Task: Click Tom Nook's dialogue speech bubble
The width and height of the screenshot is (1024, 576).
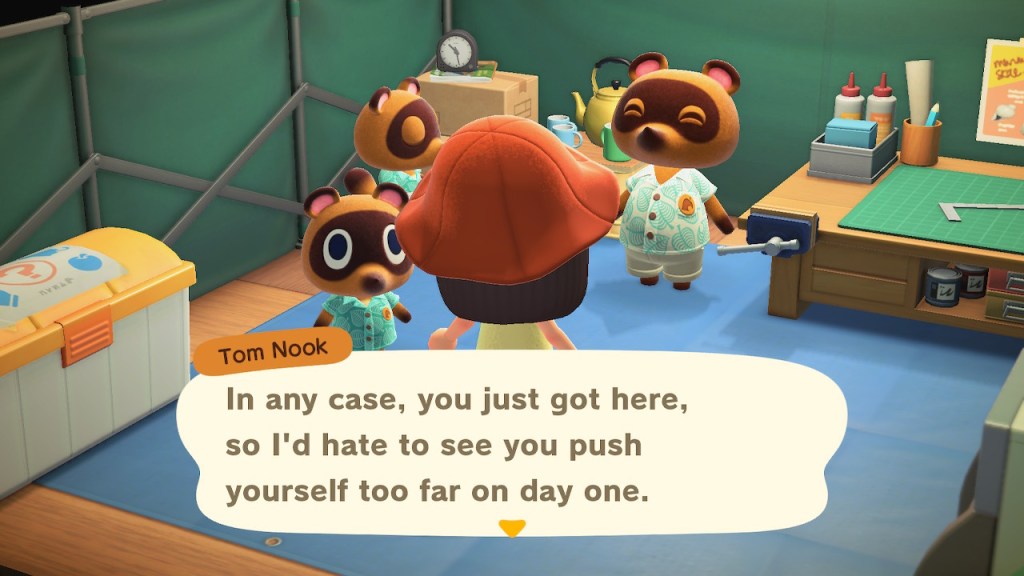Action: click(510, 445)
